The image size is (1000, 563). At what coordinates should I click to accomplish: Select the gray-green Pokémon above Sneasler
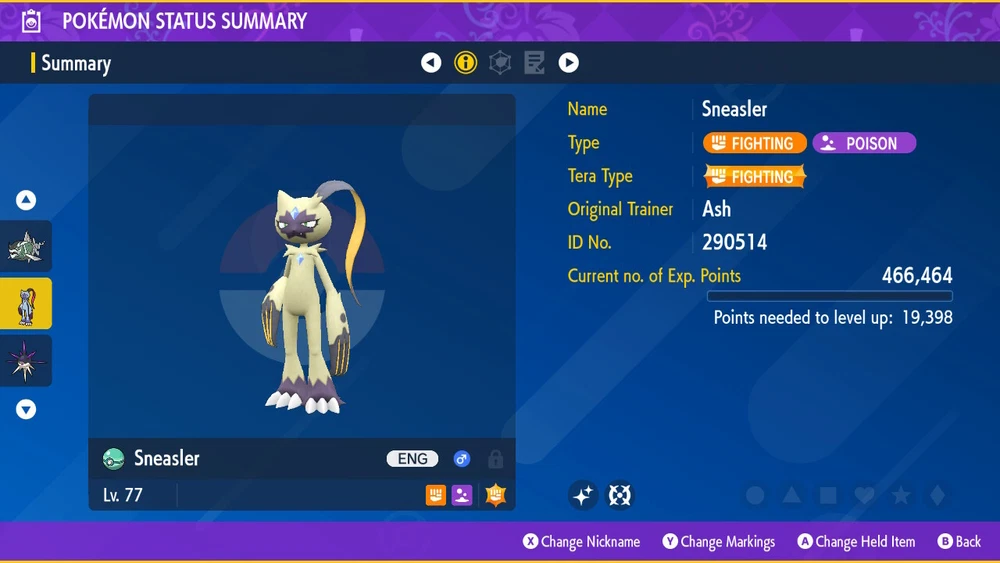tap(26, 247)
